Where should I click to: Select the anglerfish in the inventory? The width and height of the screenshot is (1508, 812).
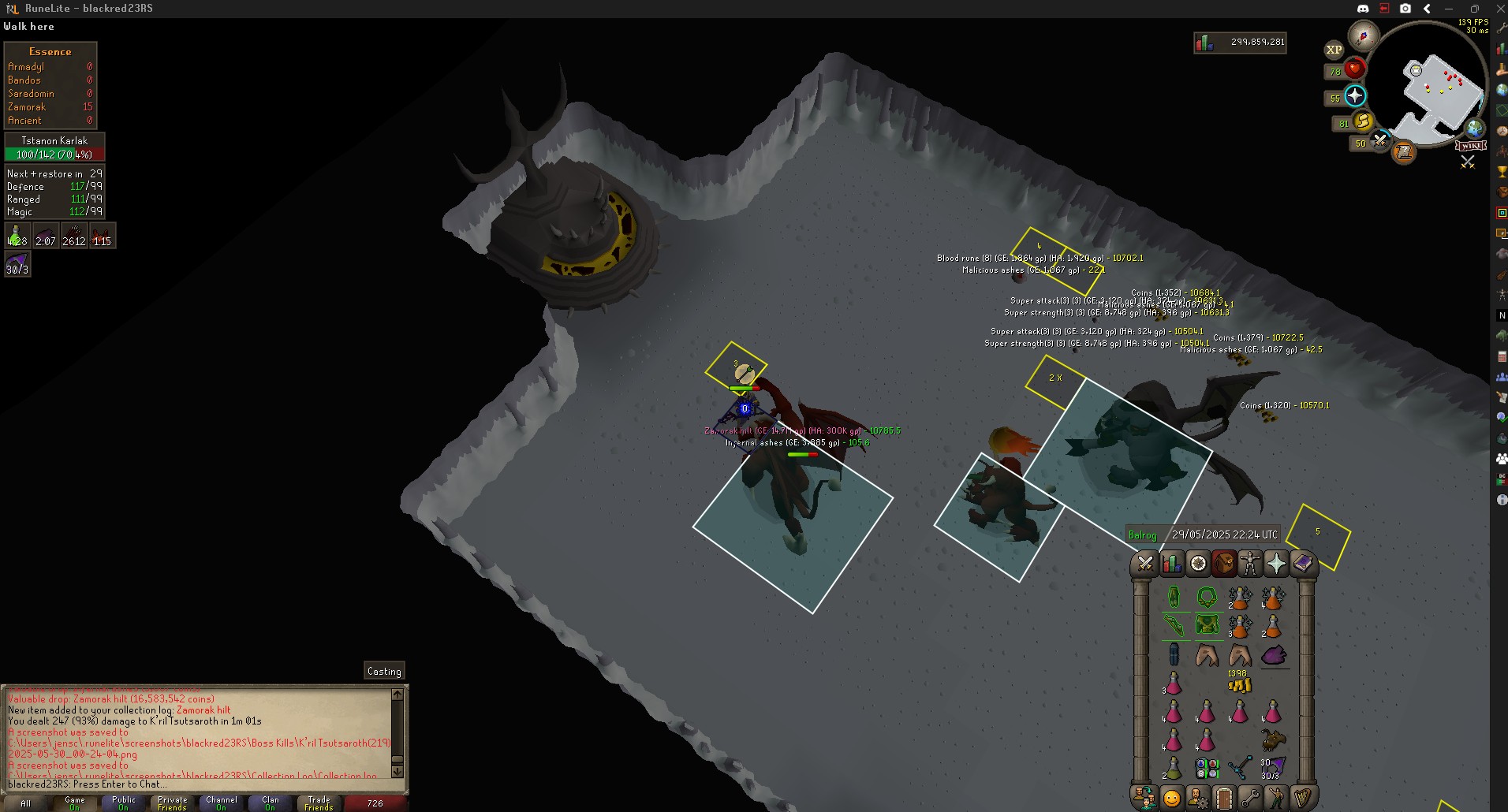1273,740
